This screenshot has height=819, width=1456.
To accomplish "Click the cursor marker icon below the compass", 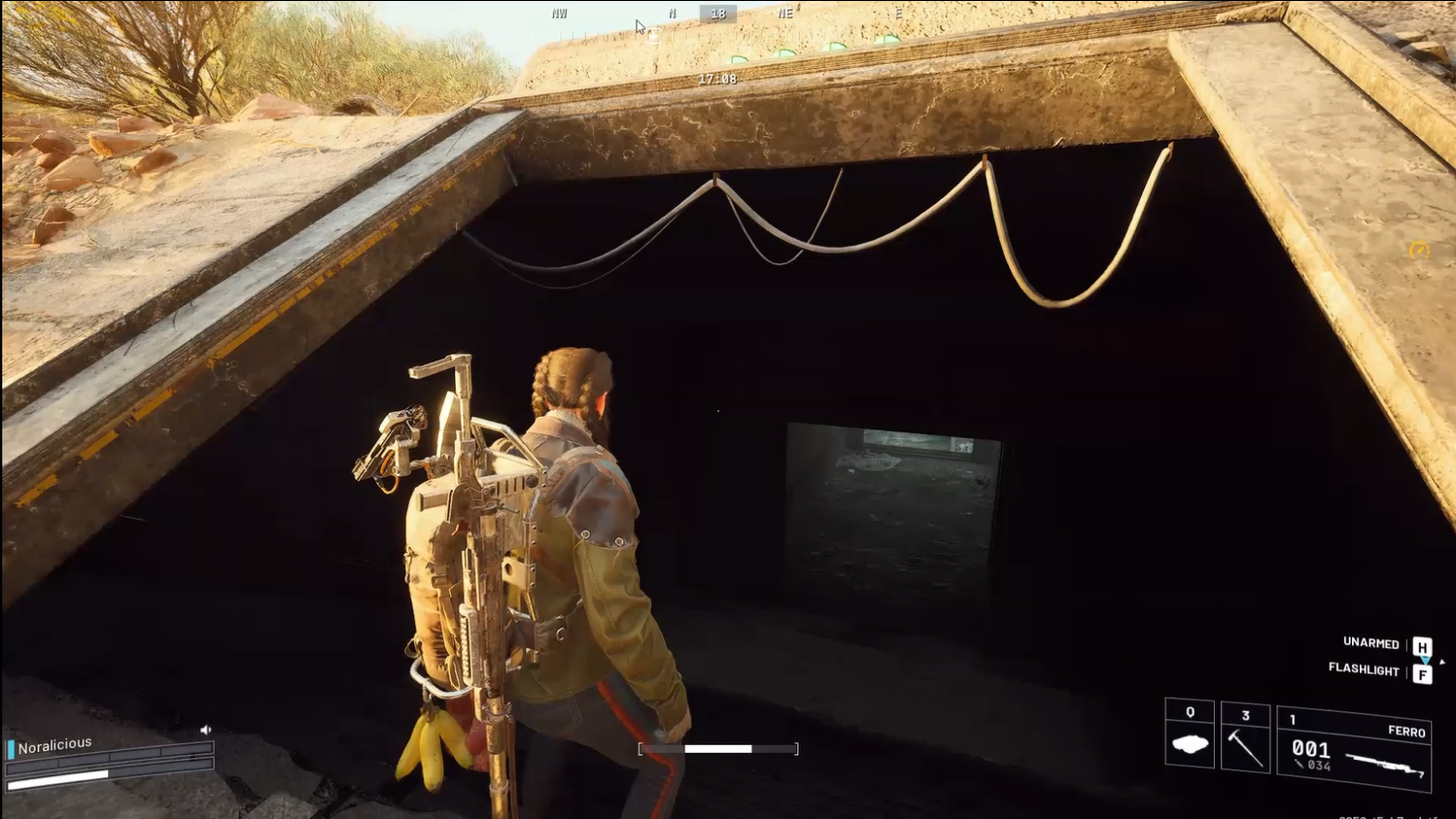I will 651,33.
